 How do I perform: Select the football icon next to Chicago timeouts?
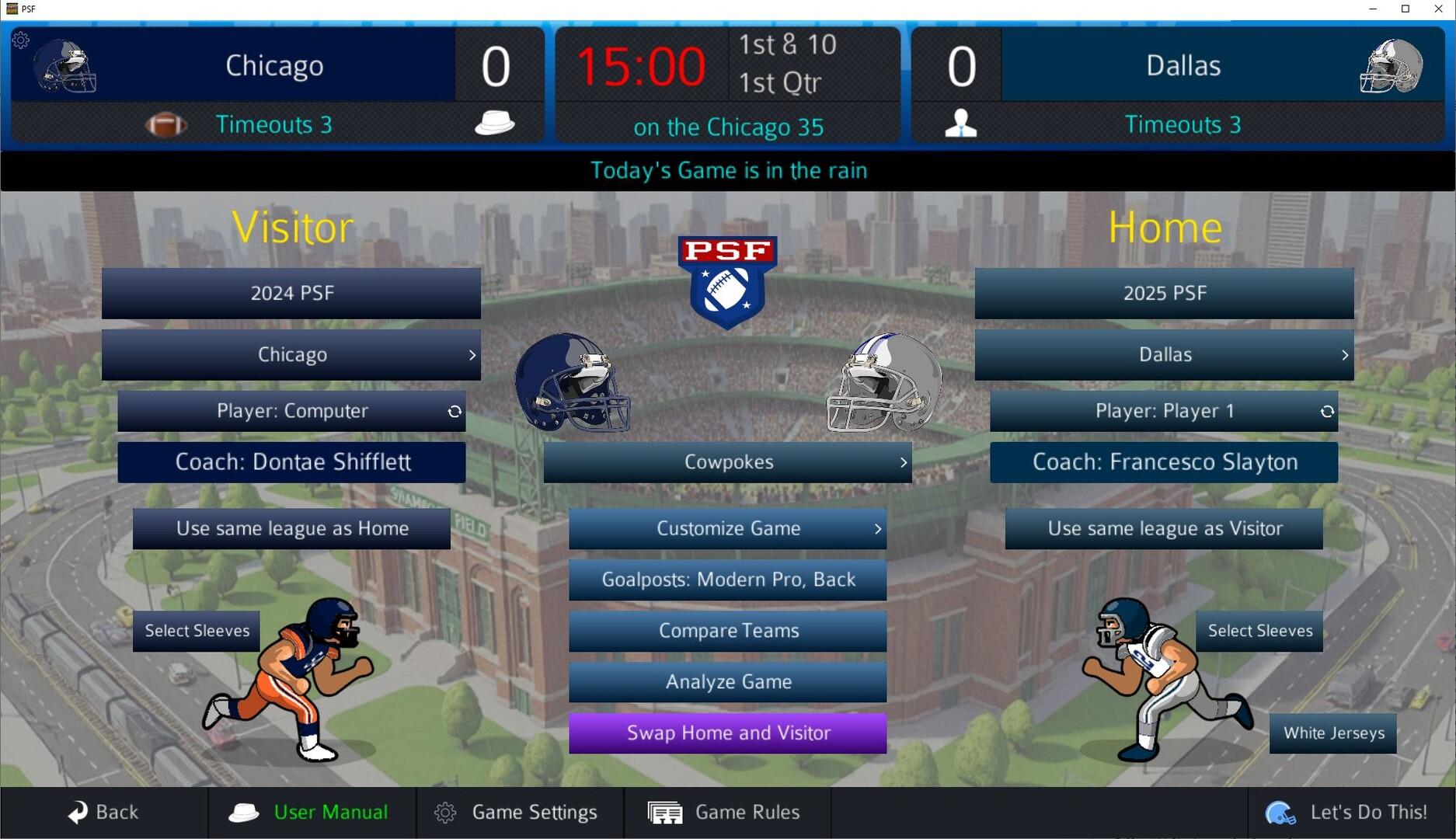click(x=165, y=124)
